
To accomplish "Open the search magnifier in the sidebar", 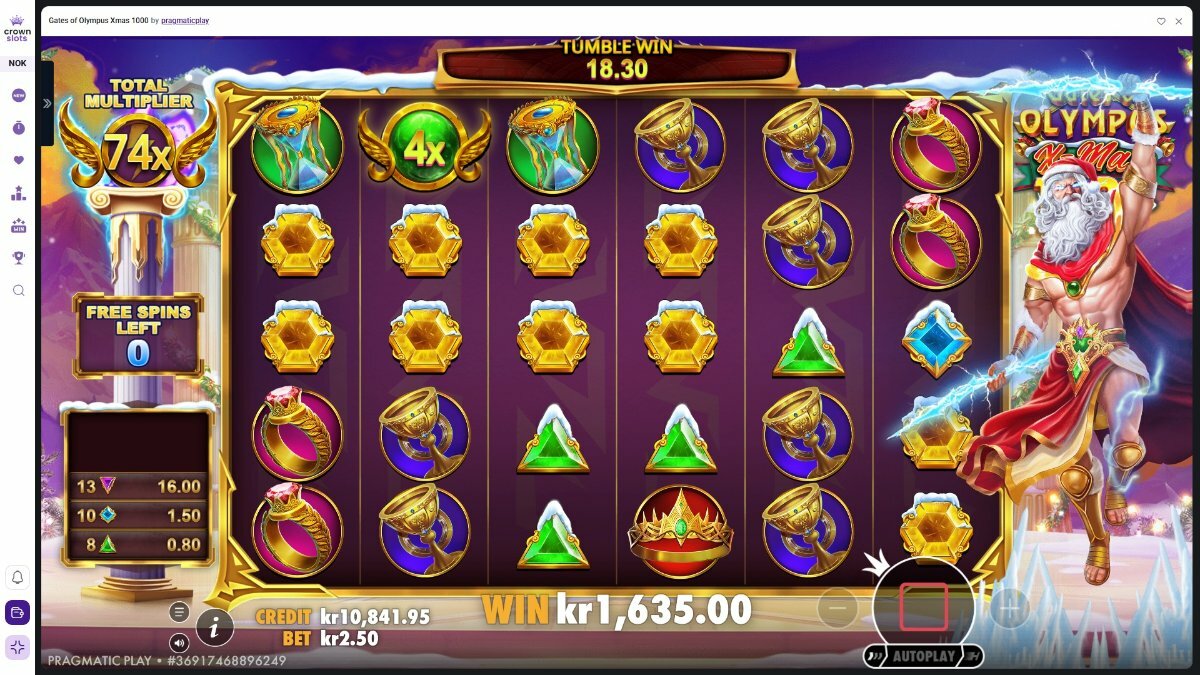I will pyautogui.click(x=18, y=290).
